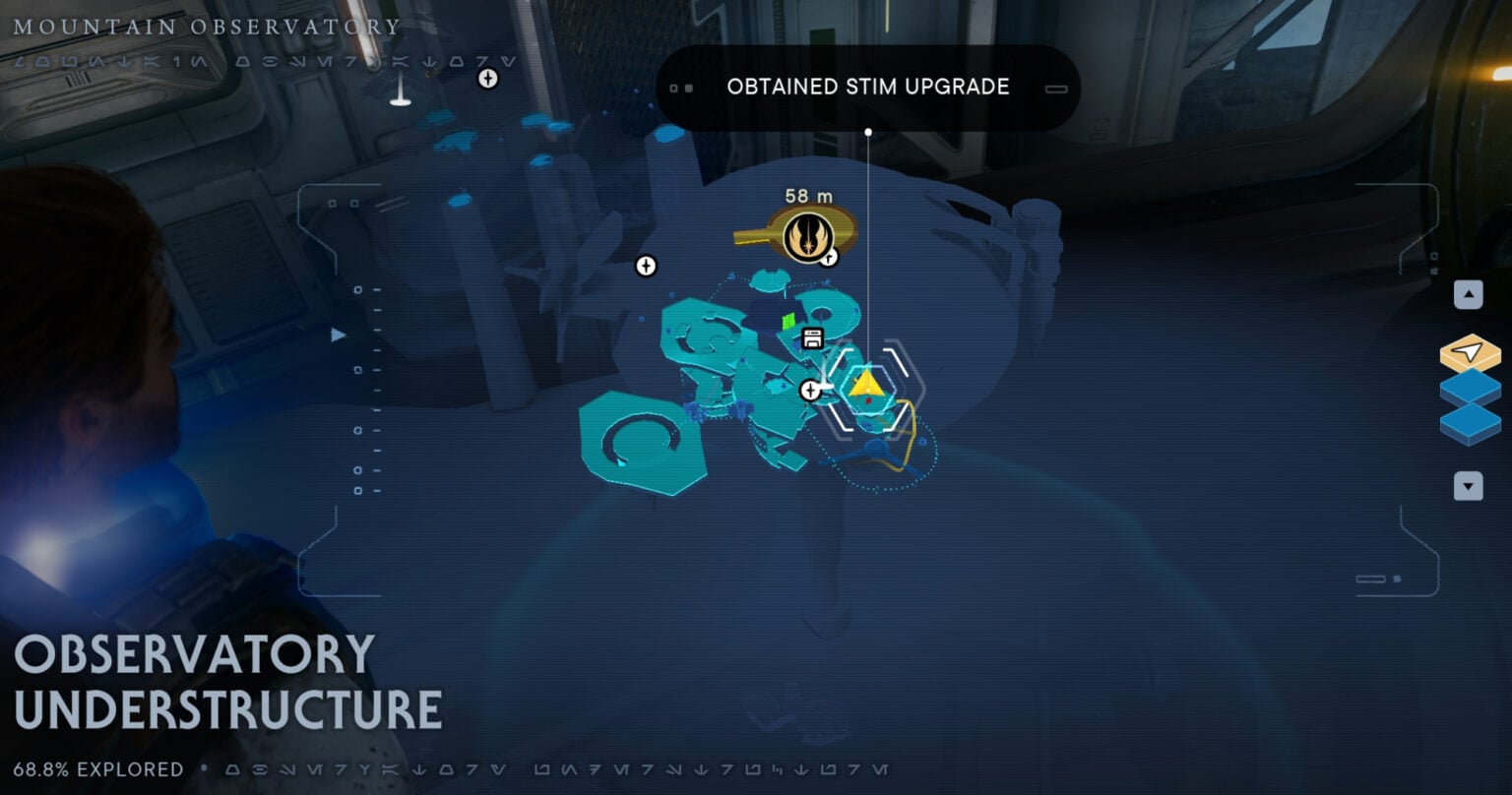
Task: Click the down arrow to view lower map layer
Action: pyautogui.click(x=1467, y=486)
